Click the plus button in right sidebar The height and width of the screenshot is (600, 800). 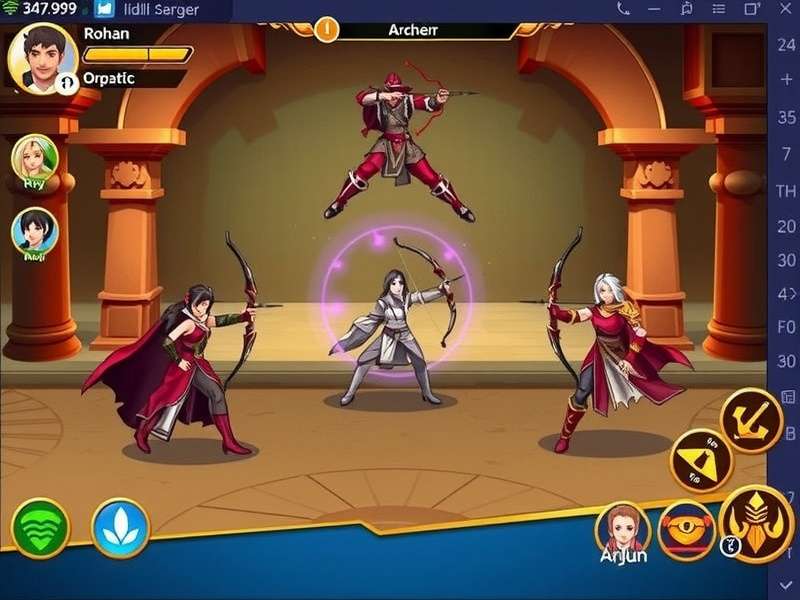point(786,80)
